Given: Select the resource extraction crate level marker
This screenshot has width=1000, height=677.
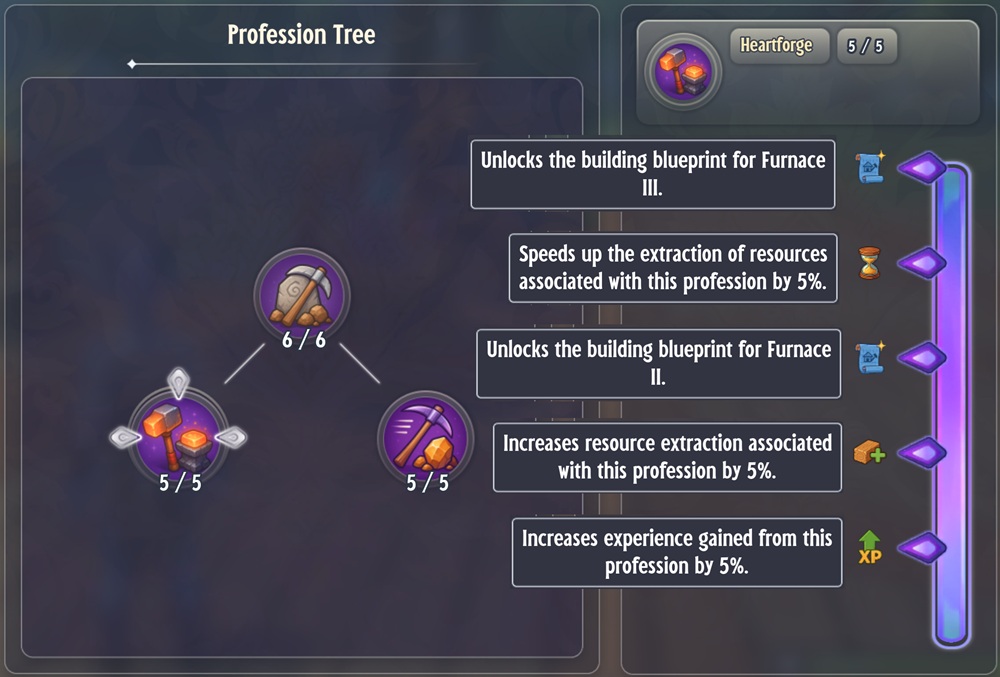Looking at the screenshot, I should click(922, 453).
